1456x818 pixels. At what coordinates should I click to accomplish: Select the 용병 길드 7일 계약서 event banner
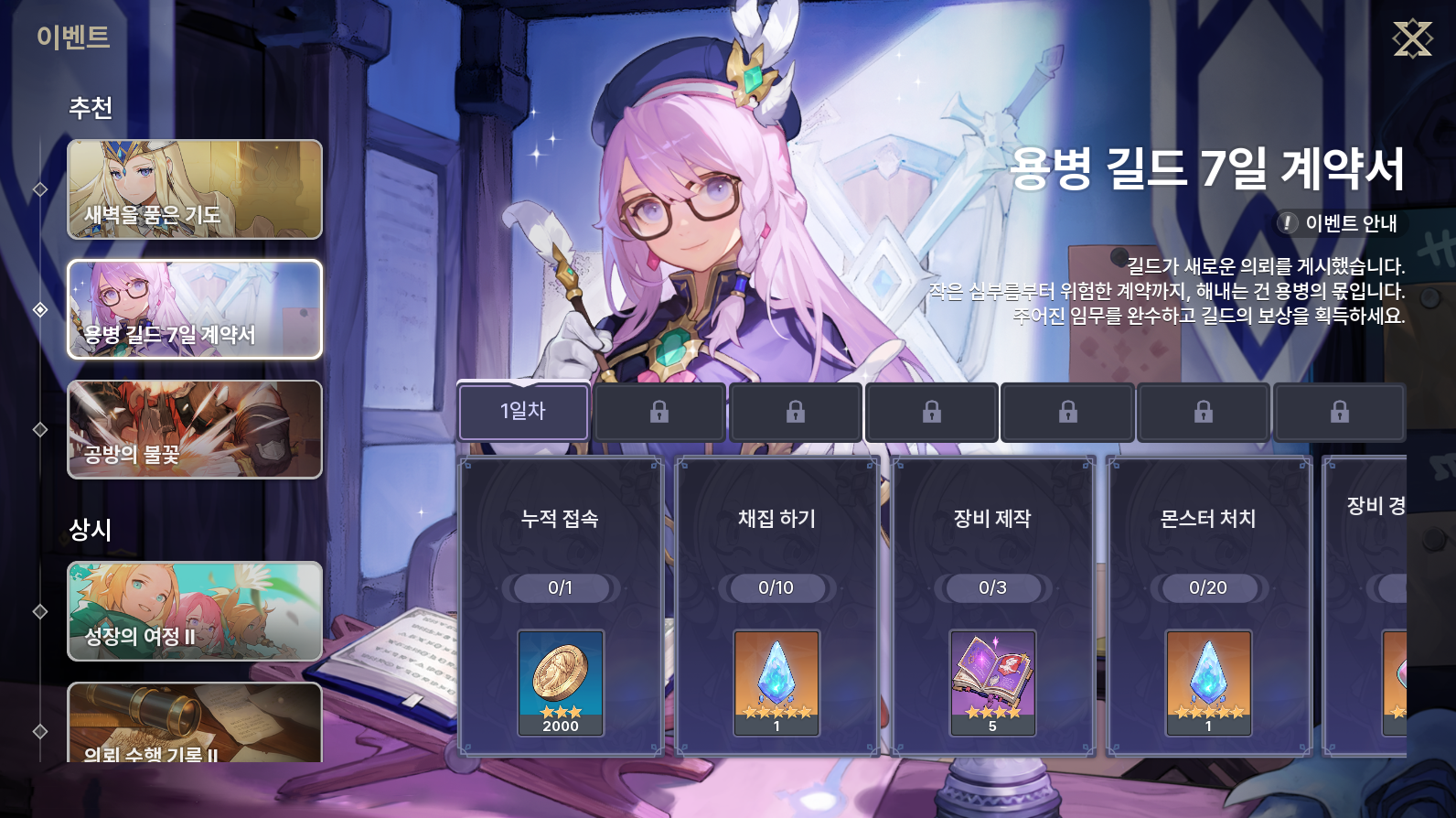[195, 309]
